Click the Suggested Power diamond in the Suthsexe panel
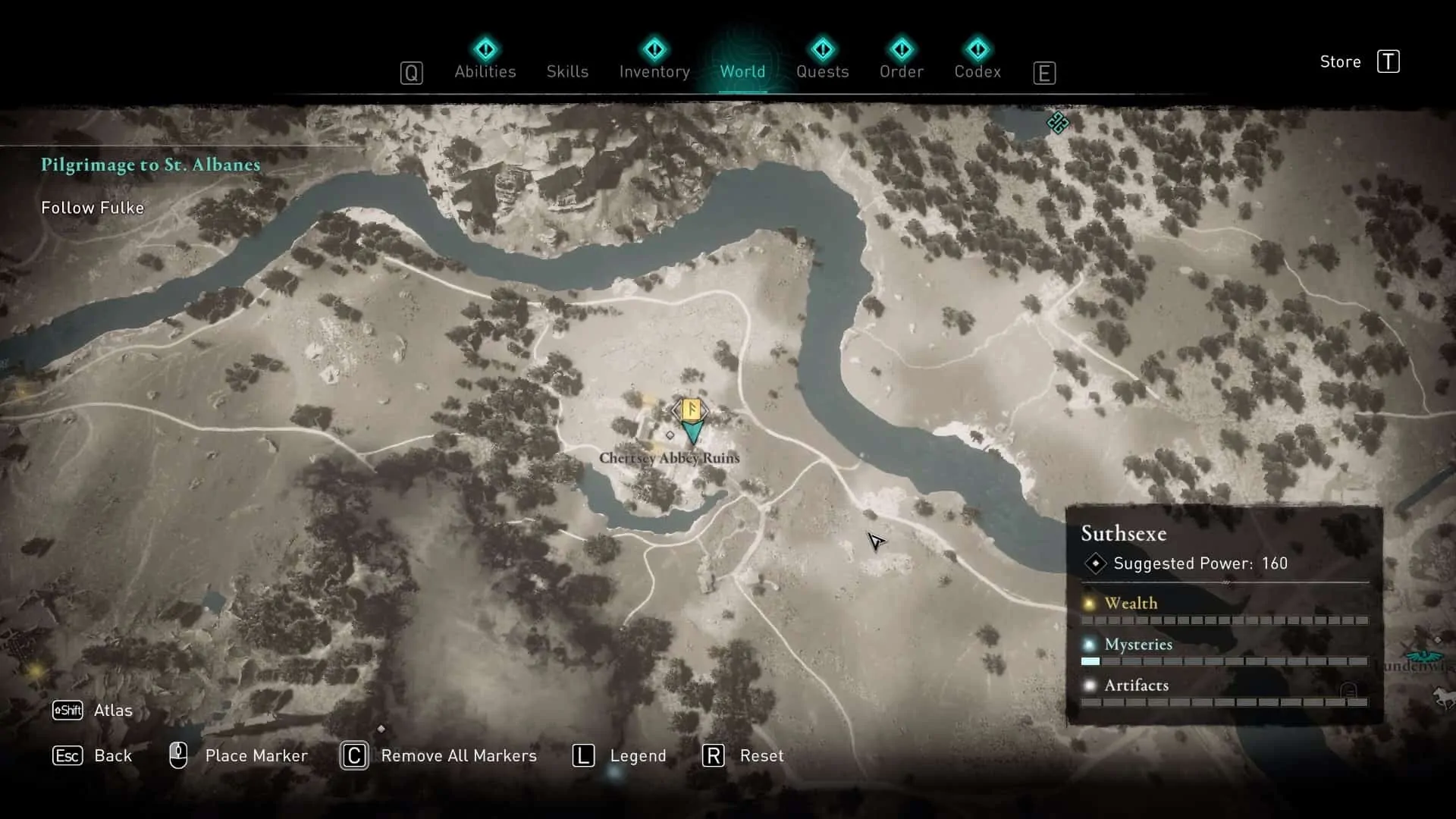 tap(1096, 563)
